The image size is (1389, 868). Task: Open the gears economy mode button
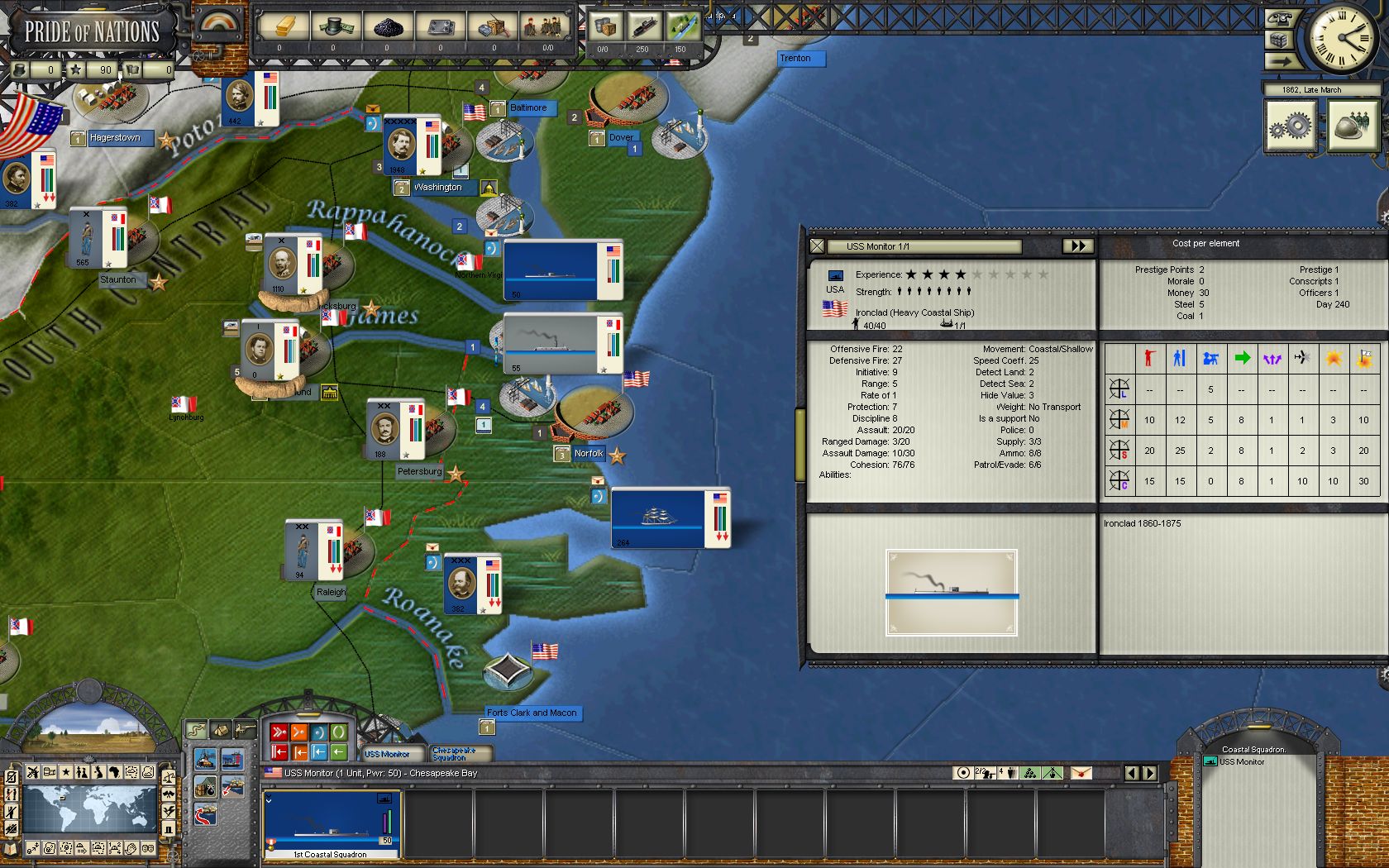pos(1290,126)
